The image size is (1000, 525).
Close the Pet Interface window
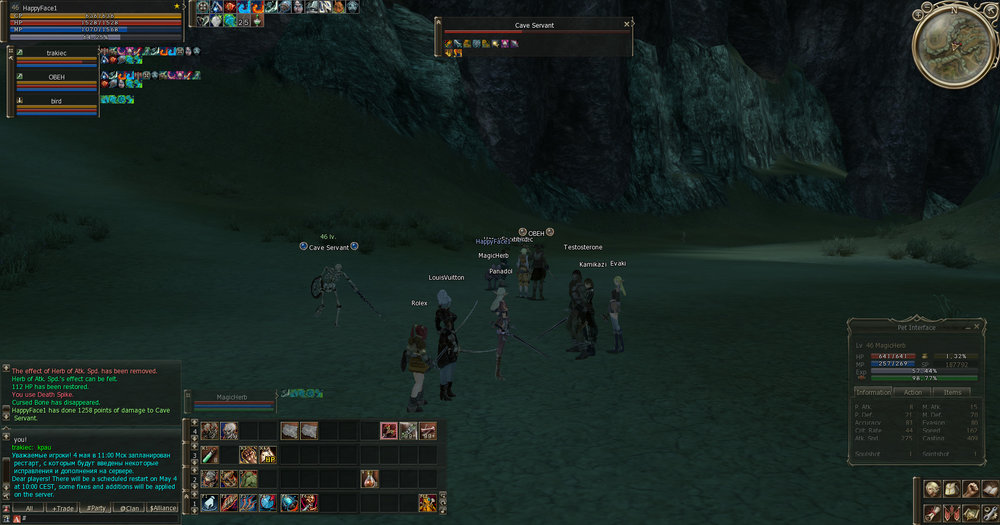[976, 326]
